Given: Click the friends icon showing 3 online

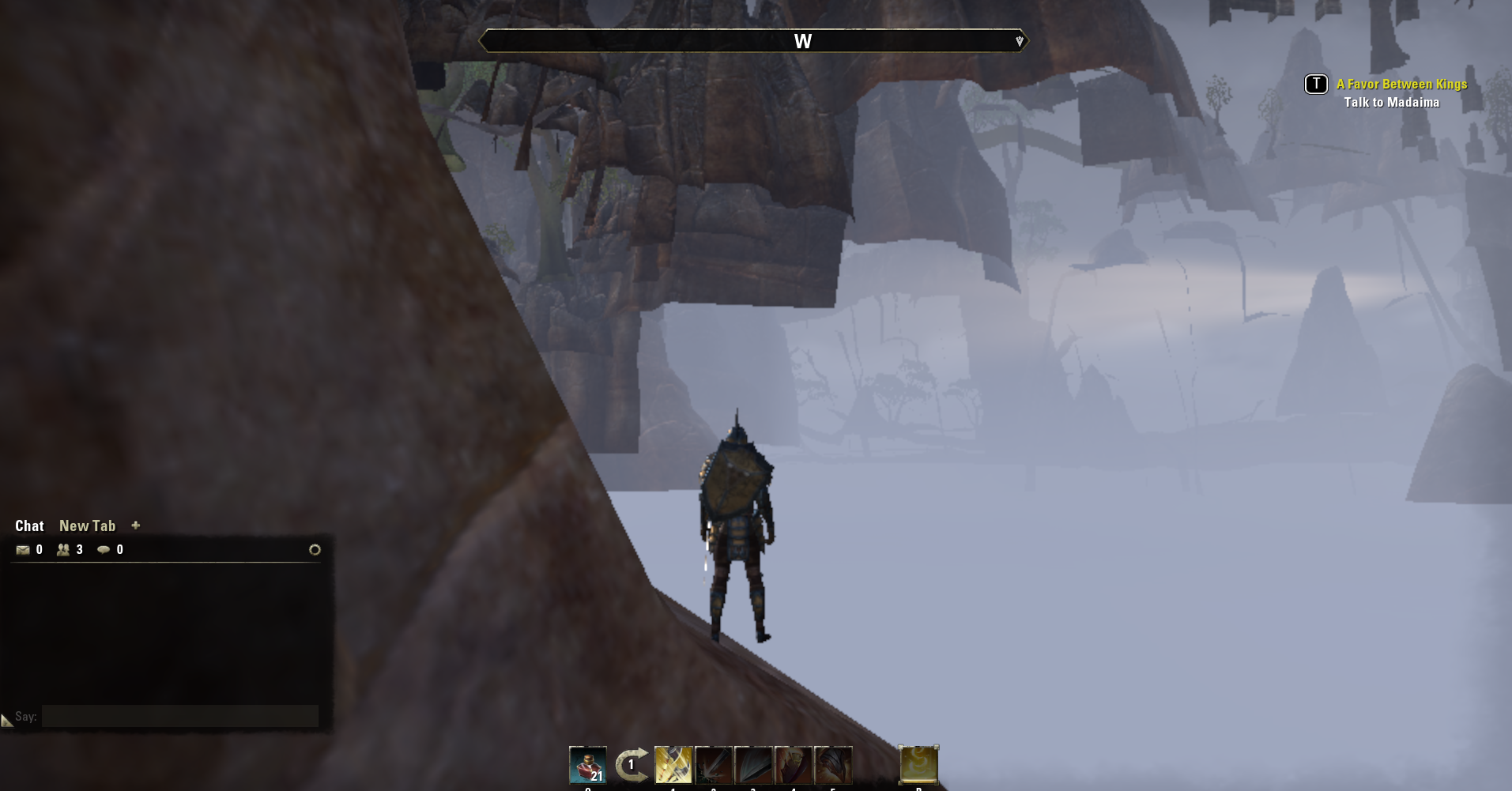Looking at the screenshot, I should pos(64,549).
